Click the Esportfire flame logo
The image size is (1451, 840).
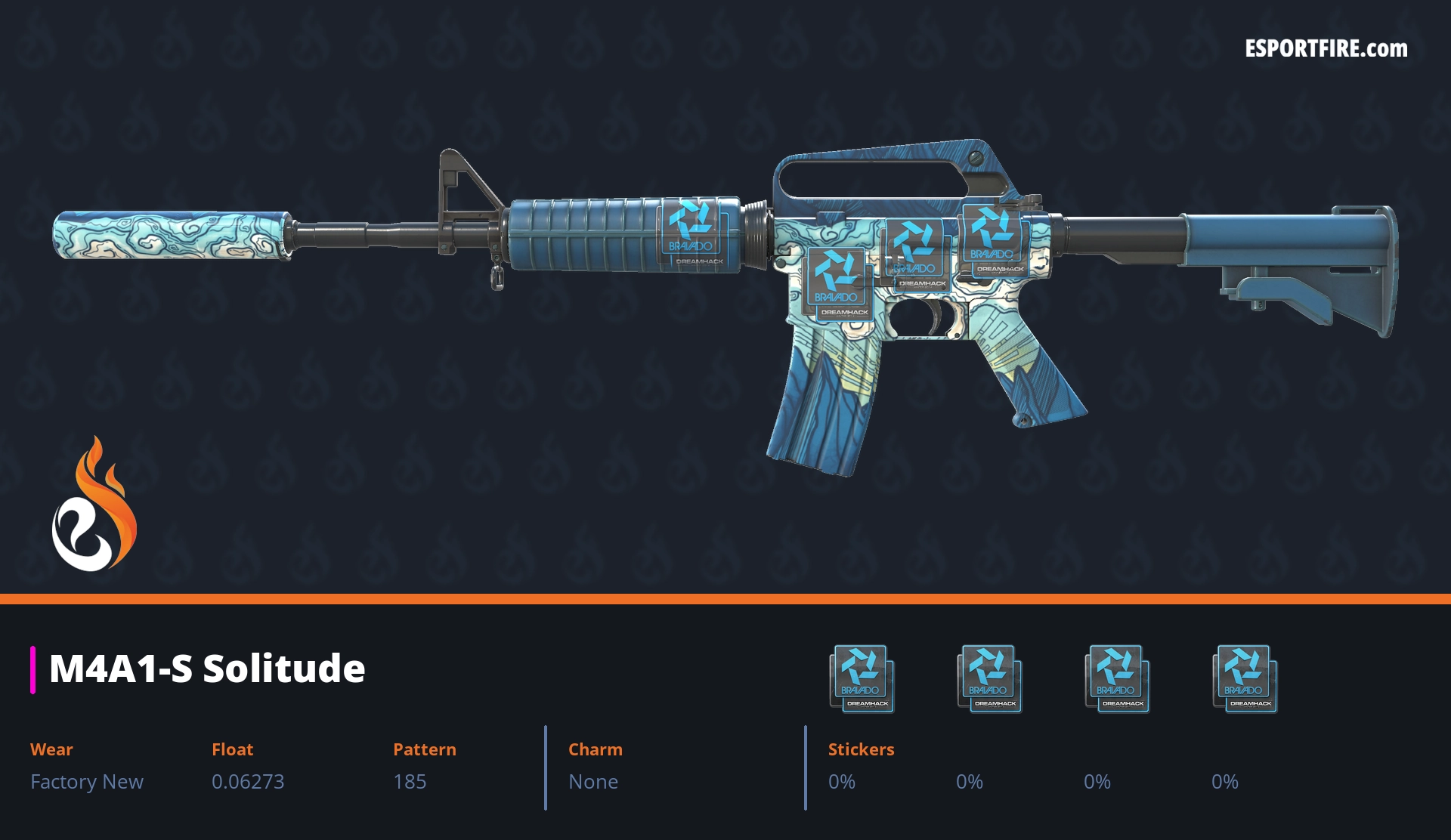pyautogui.click(x=94, y=505)
